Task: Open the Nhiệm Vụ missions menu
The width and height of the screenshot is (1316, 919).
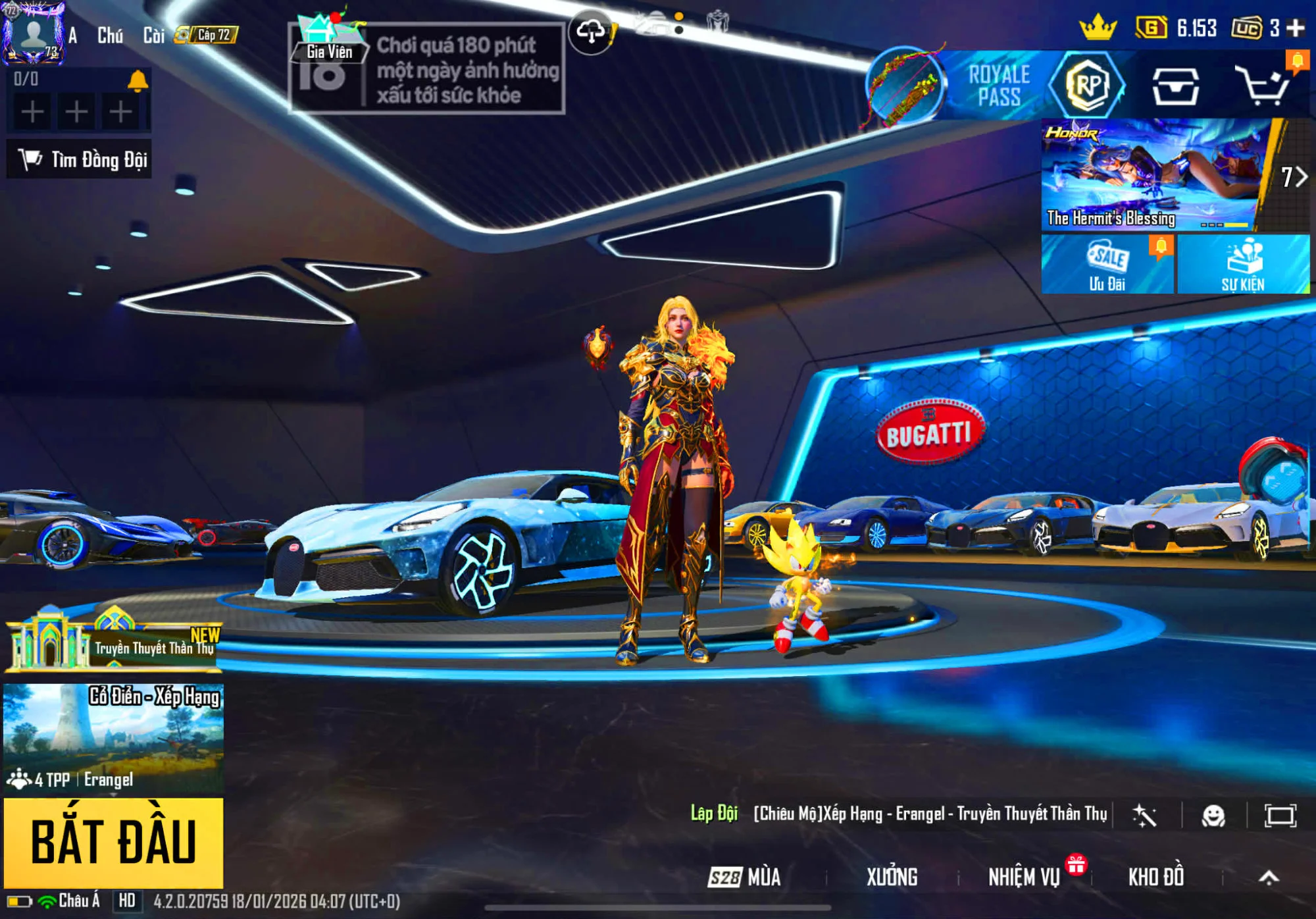Action: click(x=1024, y=877)
